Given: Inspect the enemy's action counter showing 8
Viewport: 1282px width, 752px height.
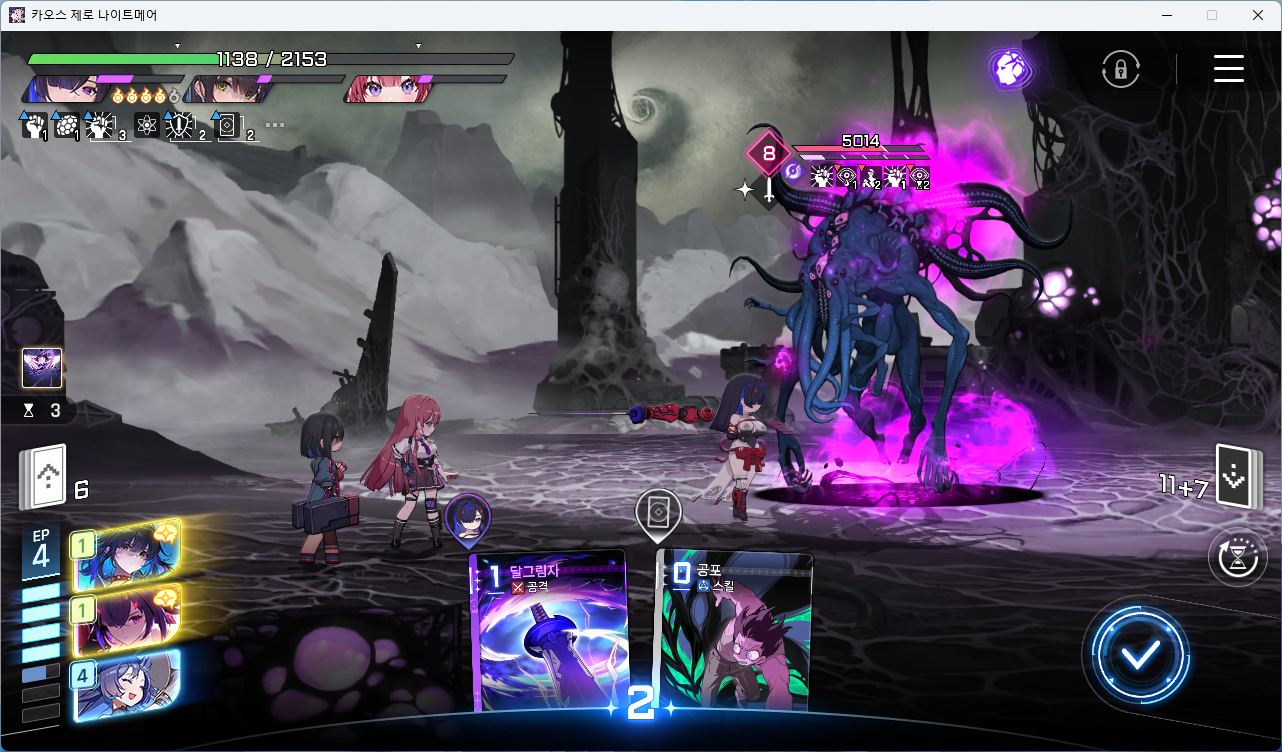Looking at the screenshot, I should click(x=768, y=154).
